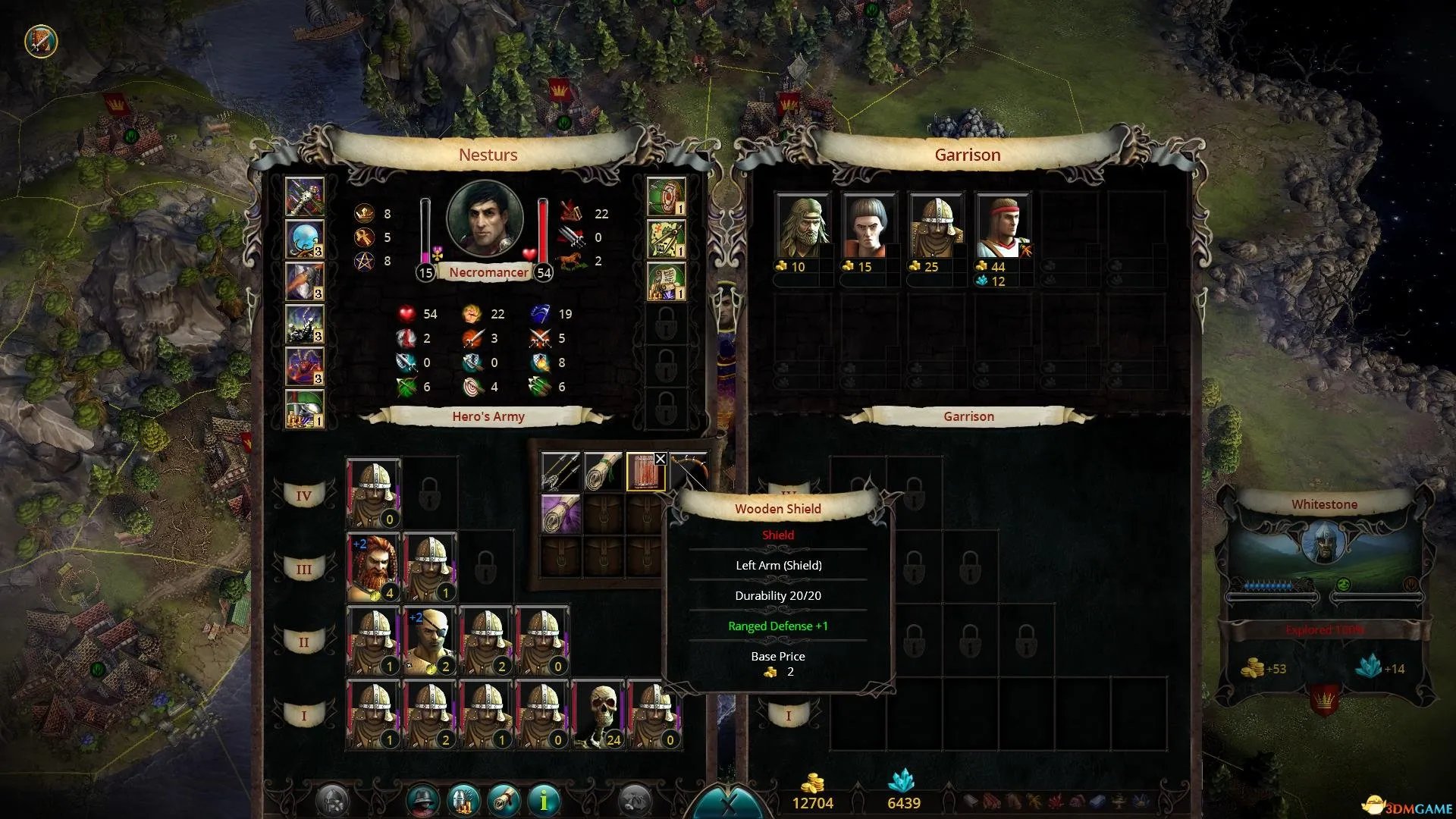Open the scroll button in the bottom bar
The width and height of the screenshot is (1456, 819).
[x=504, y=799]
